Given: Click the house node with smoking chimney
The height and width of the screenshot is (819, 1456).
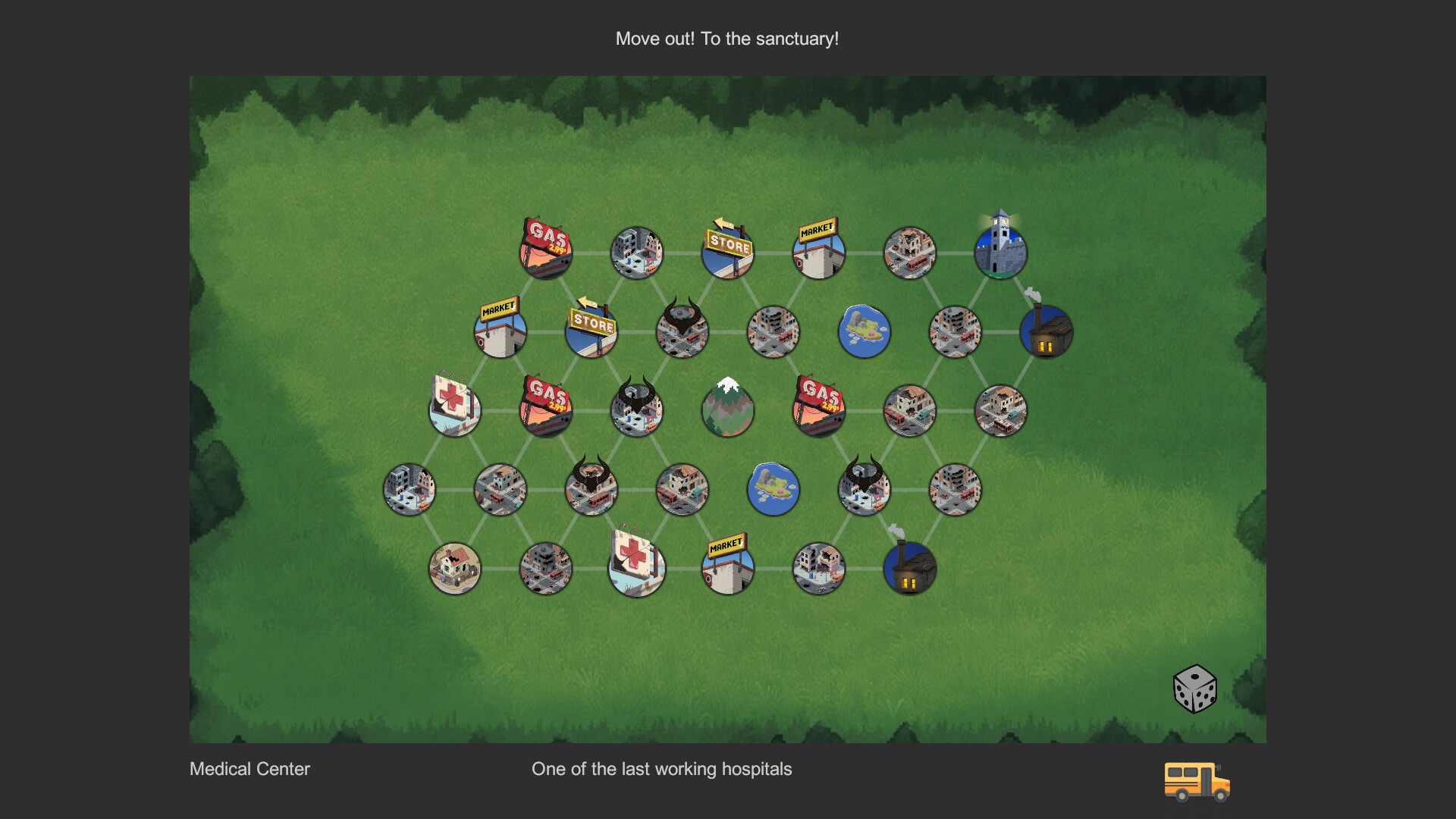Looking at the screenshot, I should coord(1046,330).
